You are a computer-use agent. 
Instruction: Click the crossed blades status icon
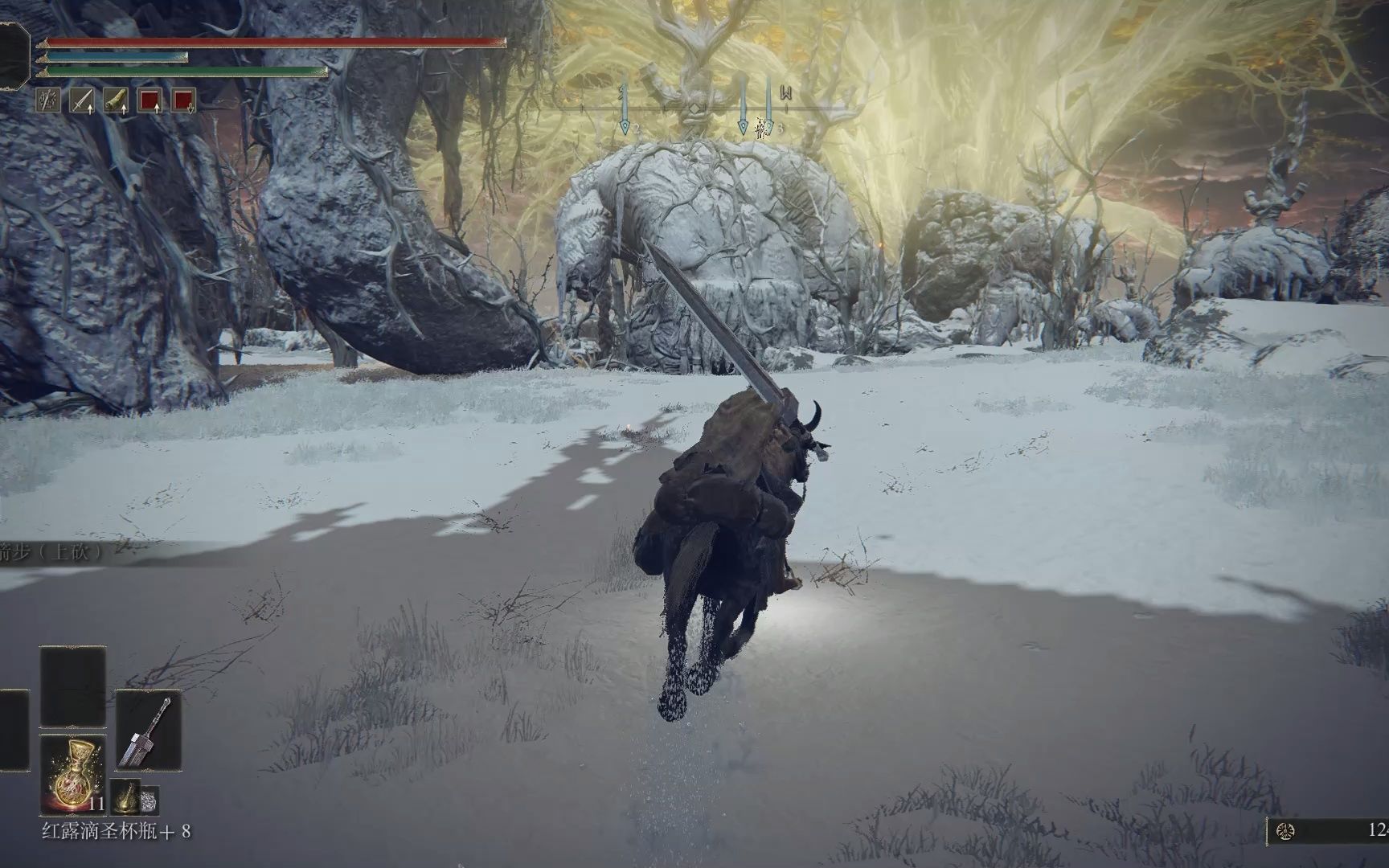pyautogui.click(x=49, y=100)
